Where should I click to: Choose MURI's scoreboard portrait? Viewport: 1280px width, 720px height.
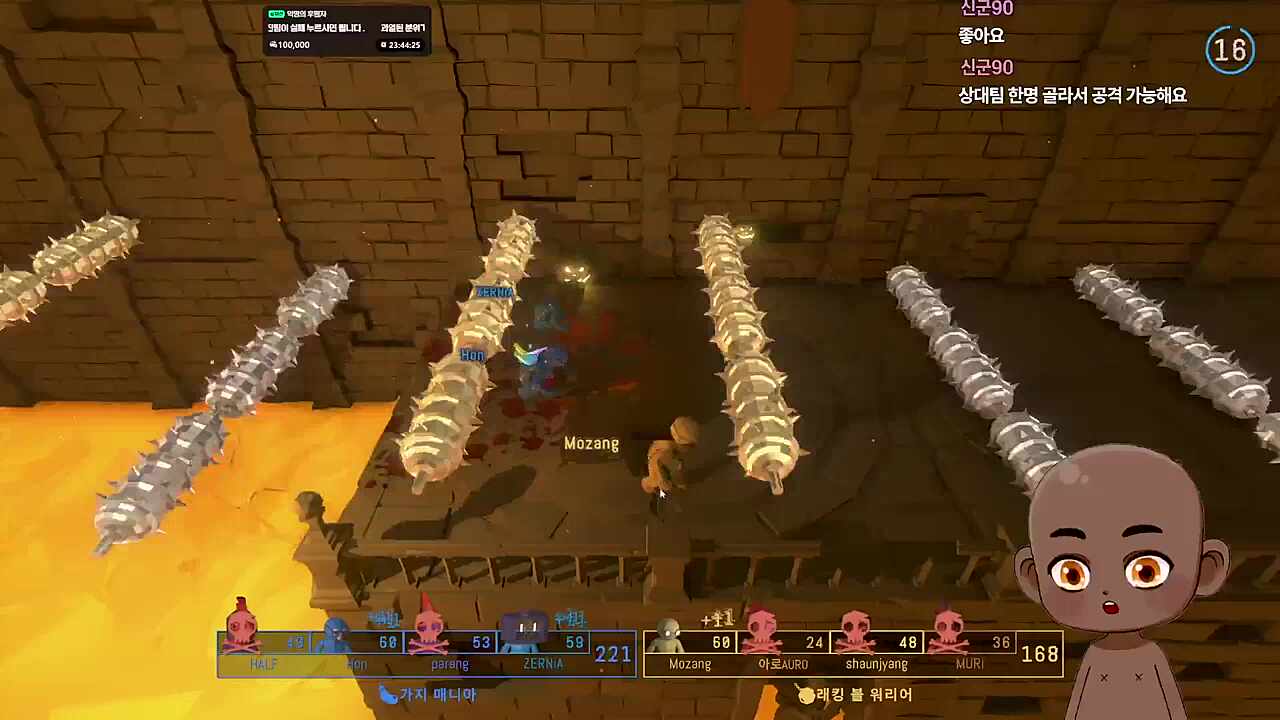[948, 632]
